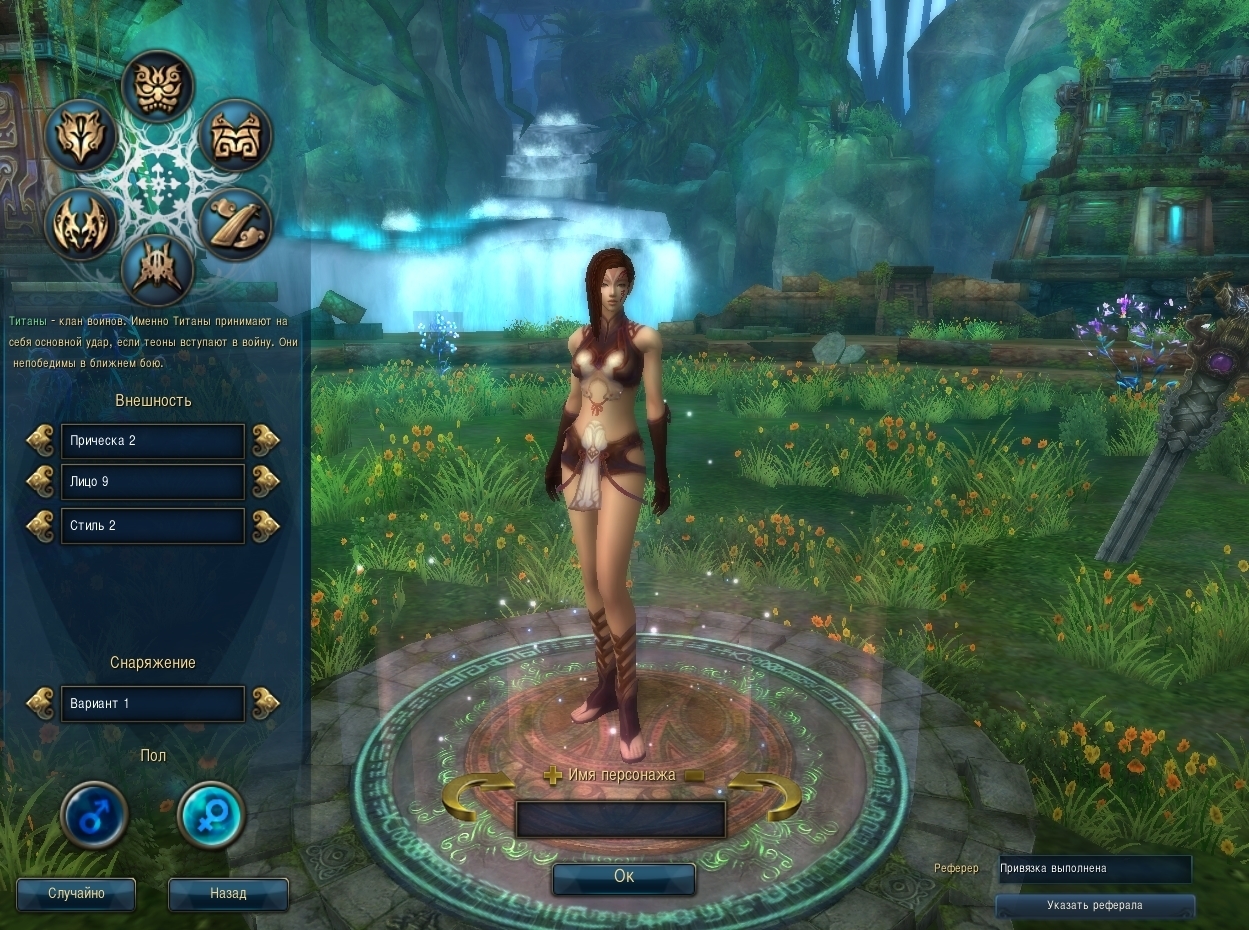Go back using the Назад button

228,894
